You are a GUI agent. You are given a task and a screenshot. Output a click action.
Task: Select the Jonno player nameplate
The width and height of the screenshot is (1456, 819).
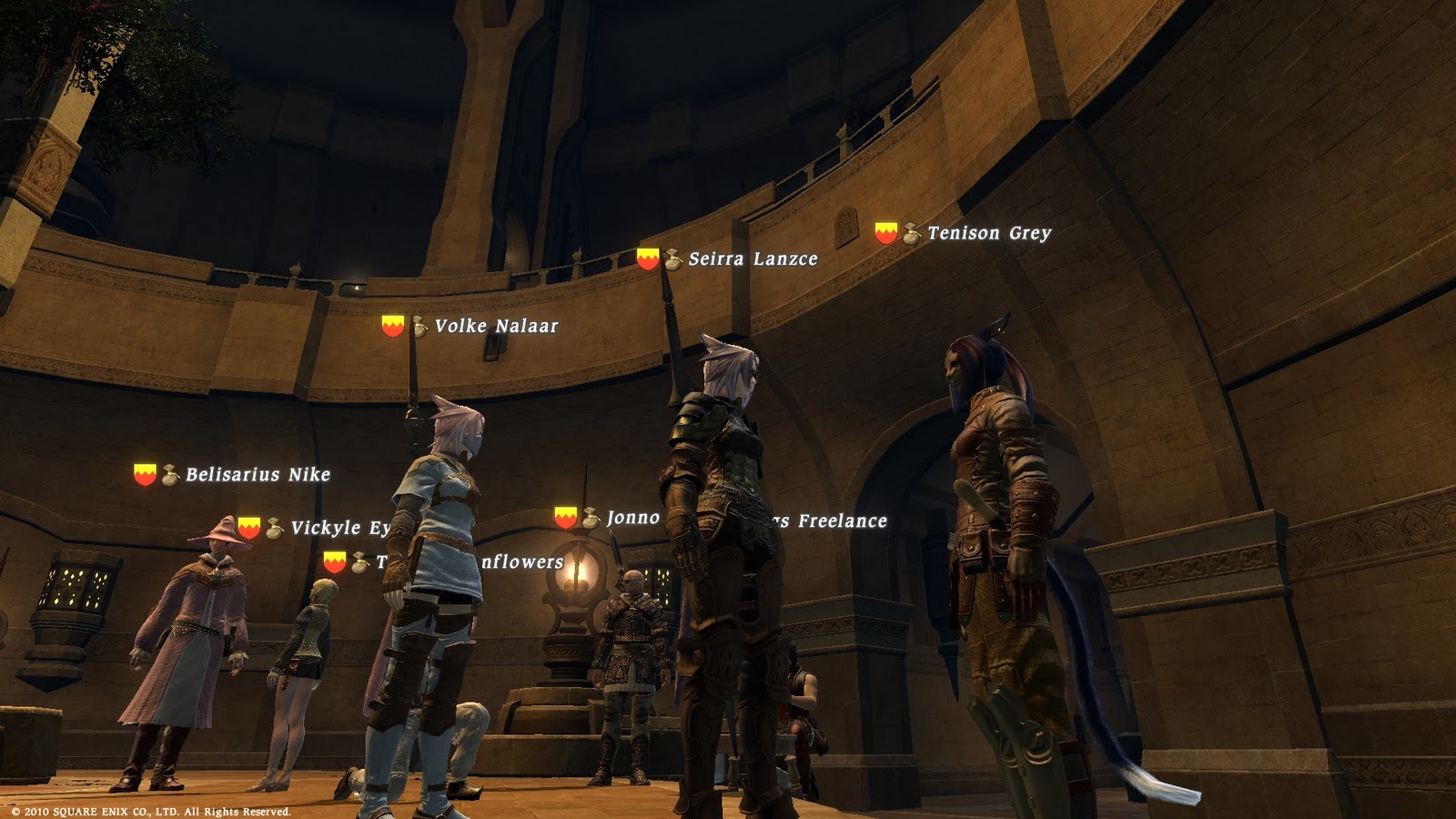point(632,519)
